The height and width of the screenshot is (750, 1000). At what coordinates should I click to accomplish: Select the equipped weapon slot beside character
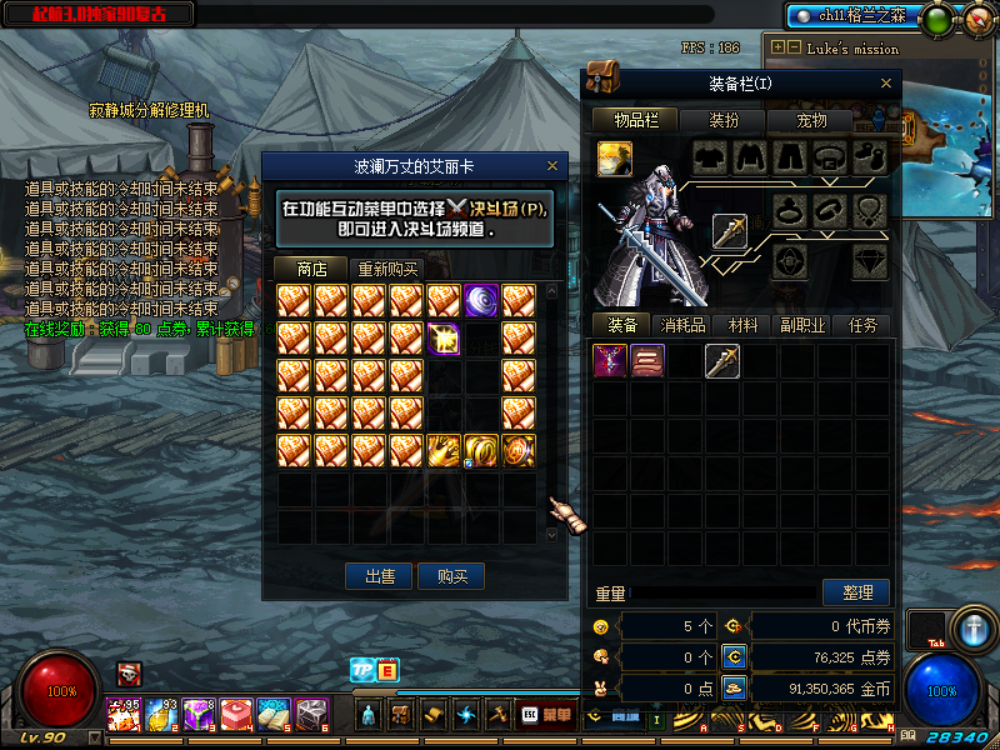pos(730,232)
